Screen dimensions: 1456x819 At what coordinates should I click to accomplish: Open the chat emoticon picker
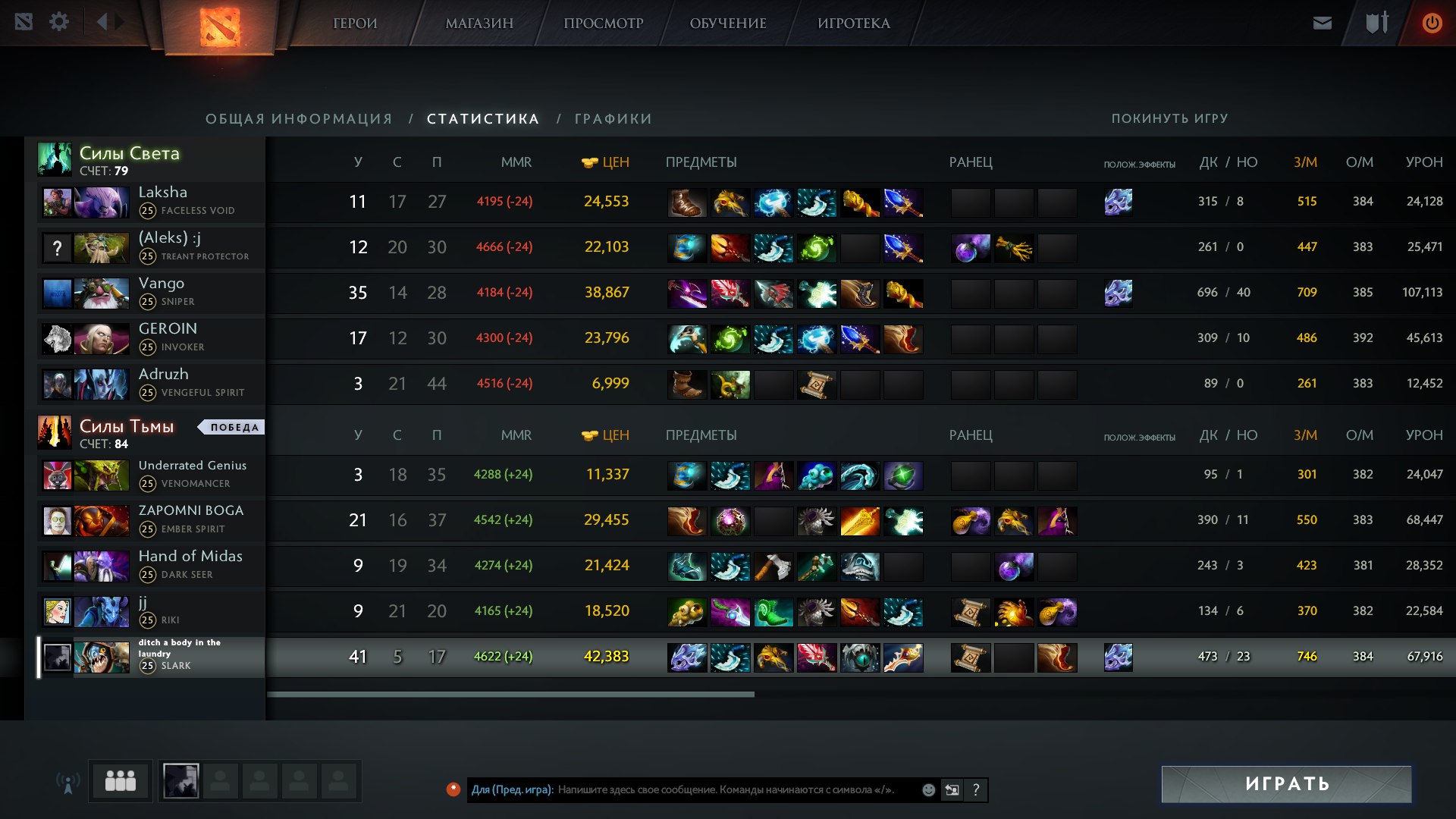(x=928, y=790)
